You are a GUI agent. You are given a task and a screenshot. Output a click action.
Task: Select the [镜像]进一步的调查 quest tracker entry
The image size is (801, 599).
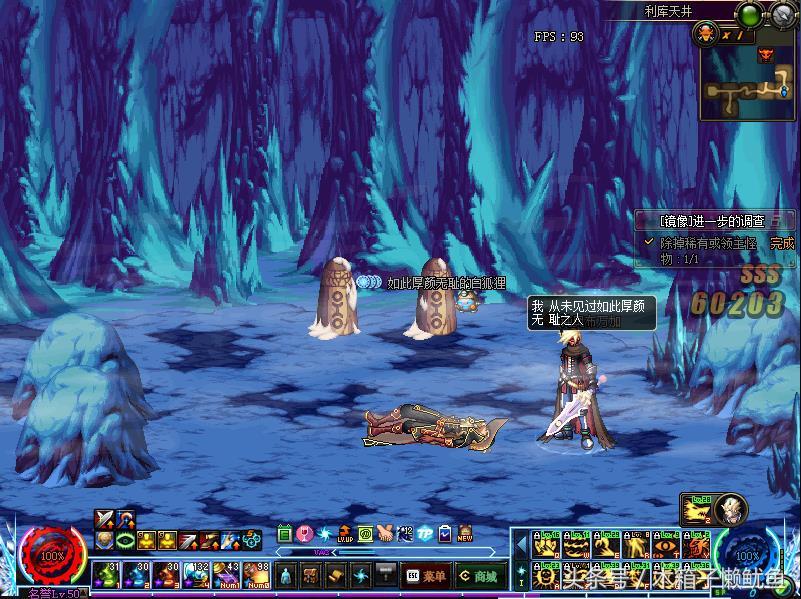click(x=713, y=221)
